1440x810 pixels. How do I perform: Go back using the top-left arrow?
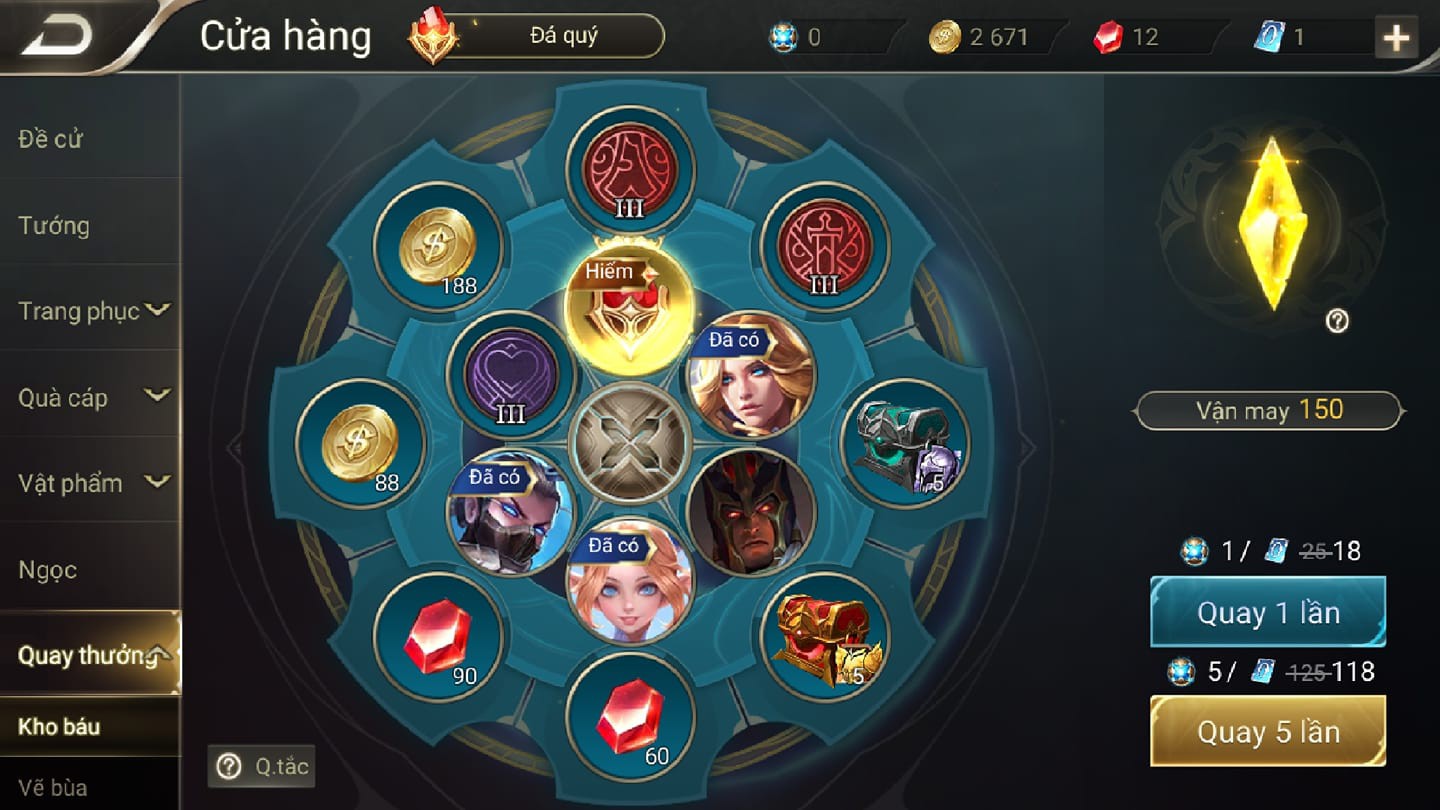point(58,36)
